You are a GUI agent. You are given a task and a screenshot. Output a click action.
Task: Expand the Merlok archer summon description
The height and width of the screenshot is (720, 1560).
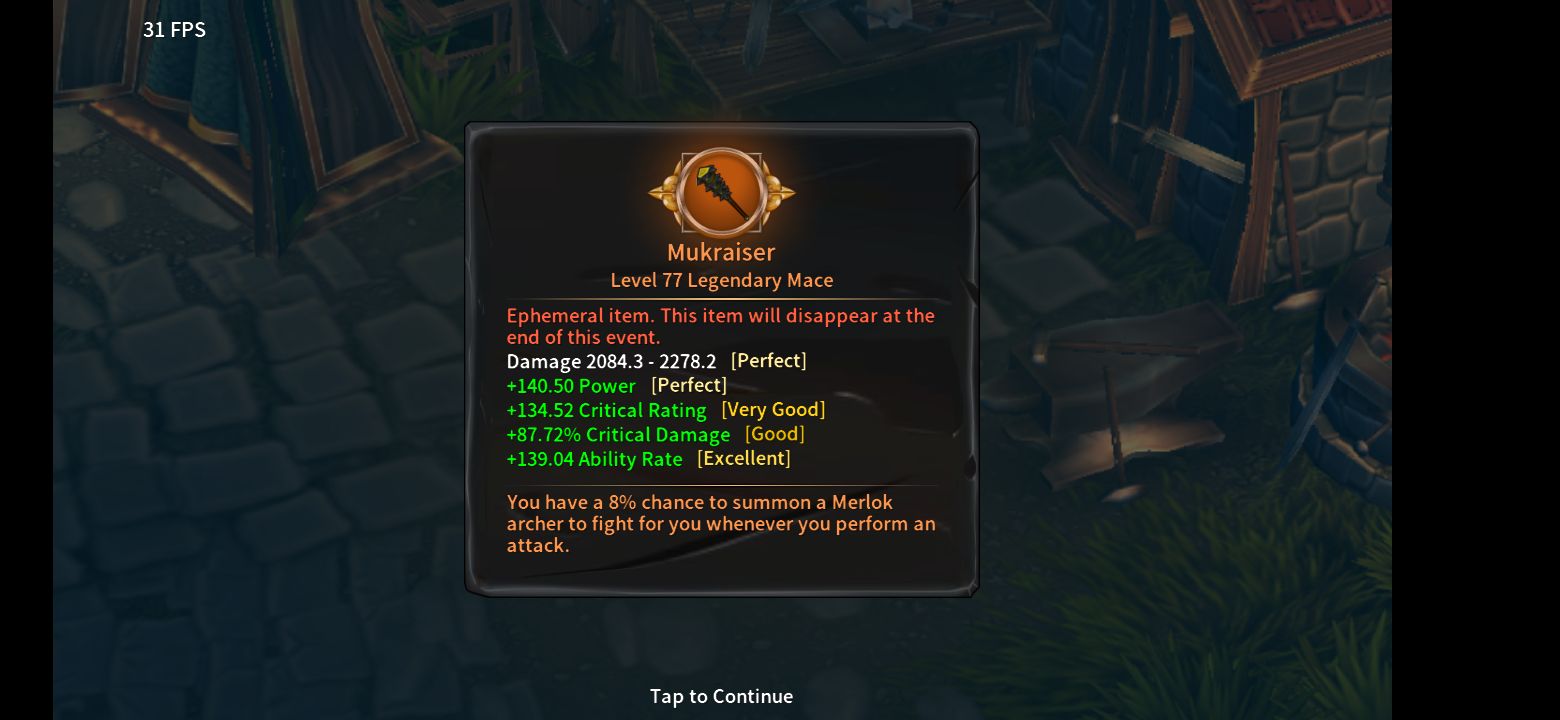[x=721, y=523]
